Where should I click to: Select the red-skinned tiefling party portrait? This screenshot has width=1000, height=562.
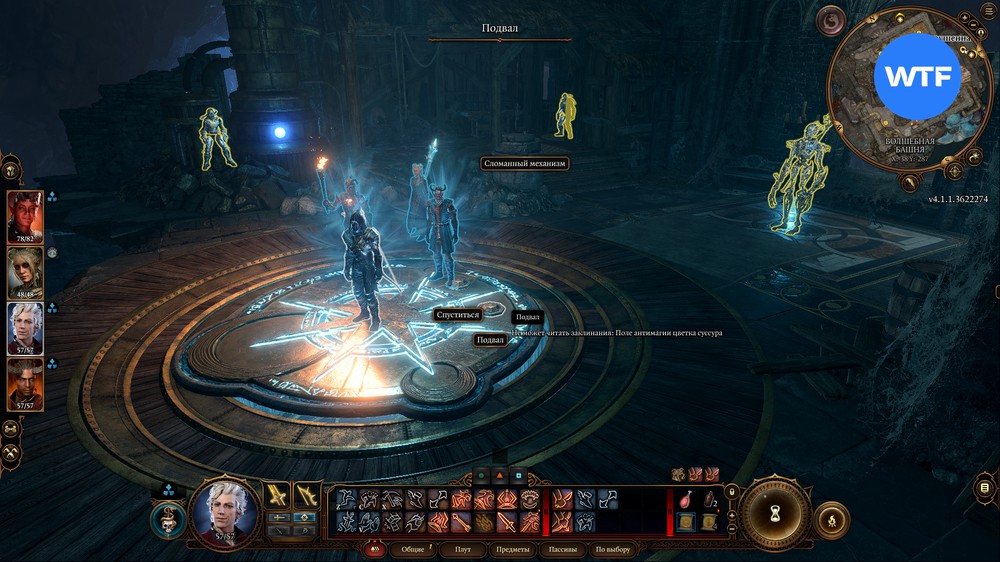point(25,217)
